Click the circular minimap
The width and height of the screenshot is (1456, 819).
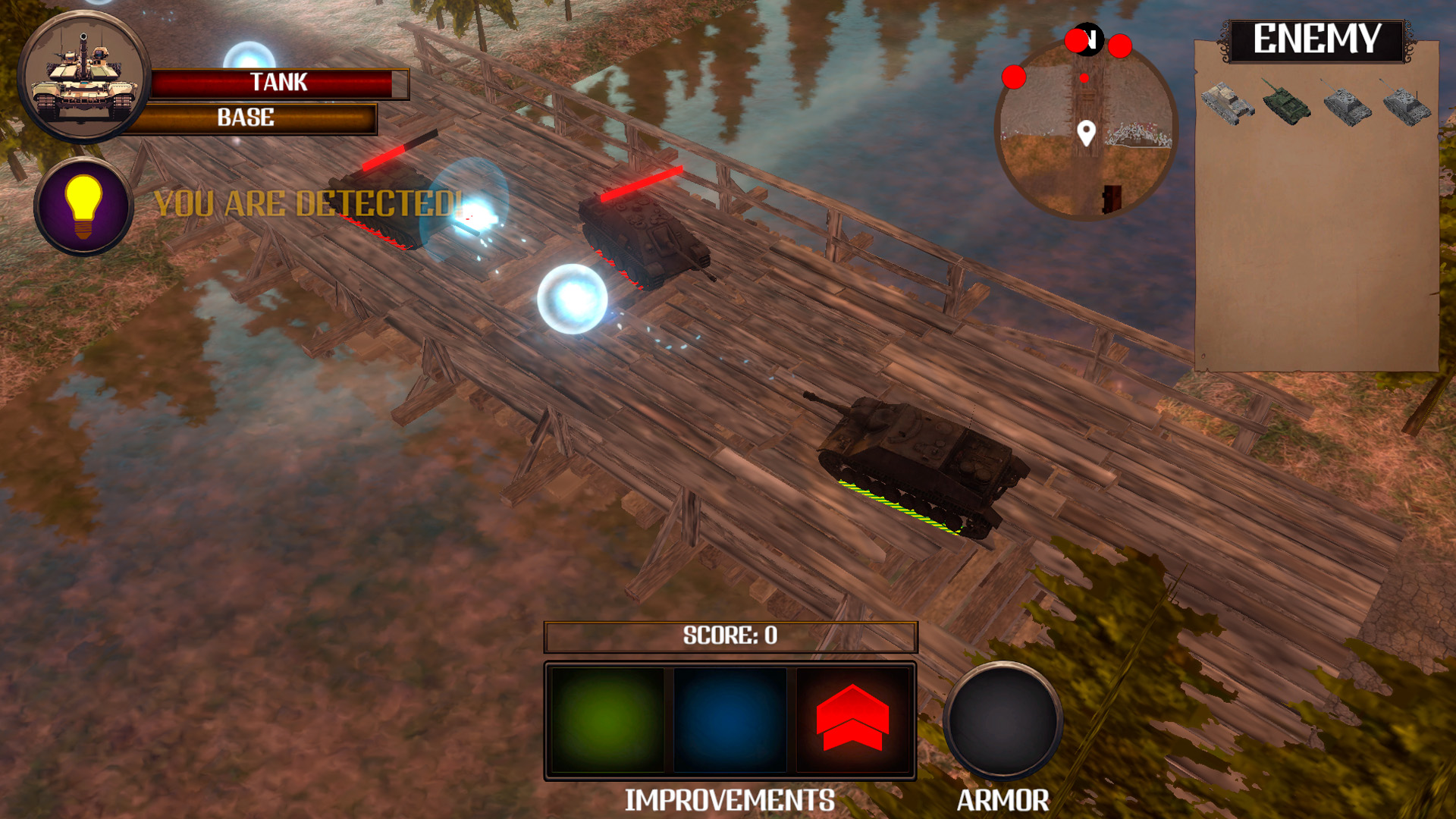point(1085,129)
